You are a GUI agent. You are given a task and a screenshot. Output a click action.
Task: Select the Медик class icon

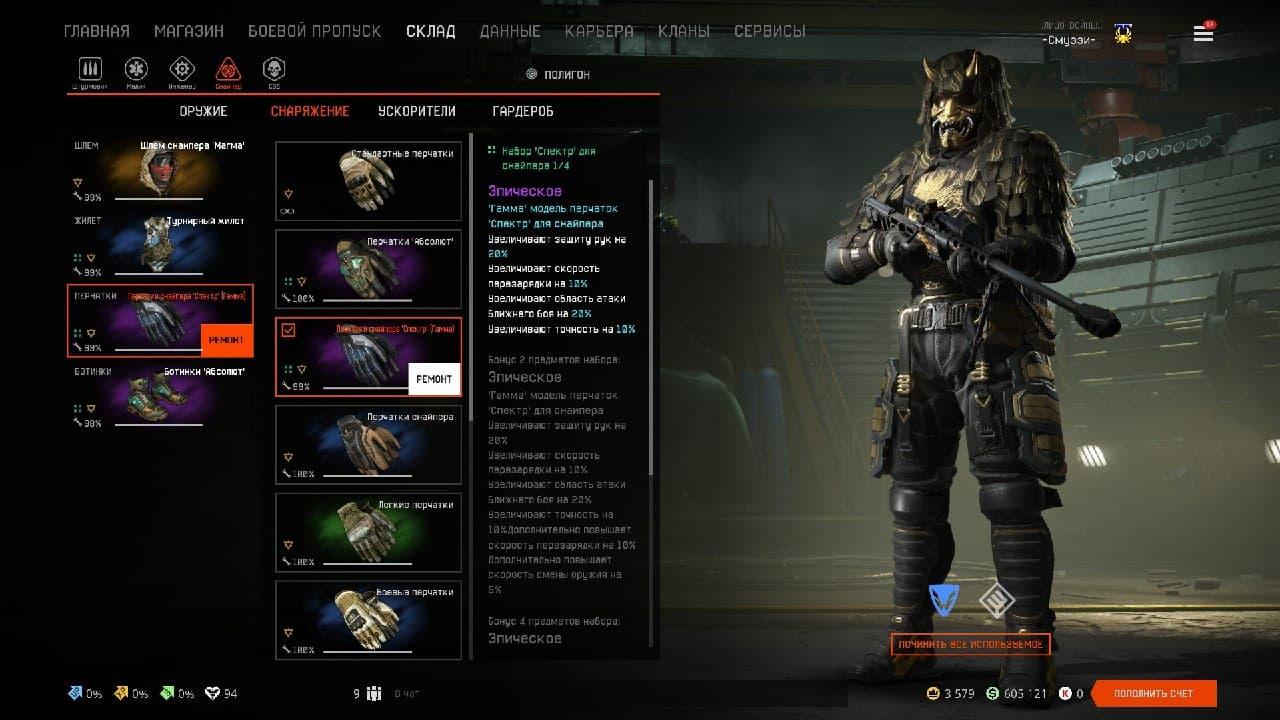136,69
